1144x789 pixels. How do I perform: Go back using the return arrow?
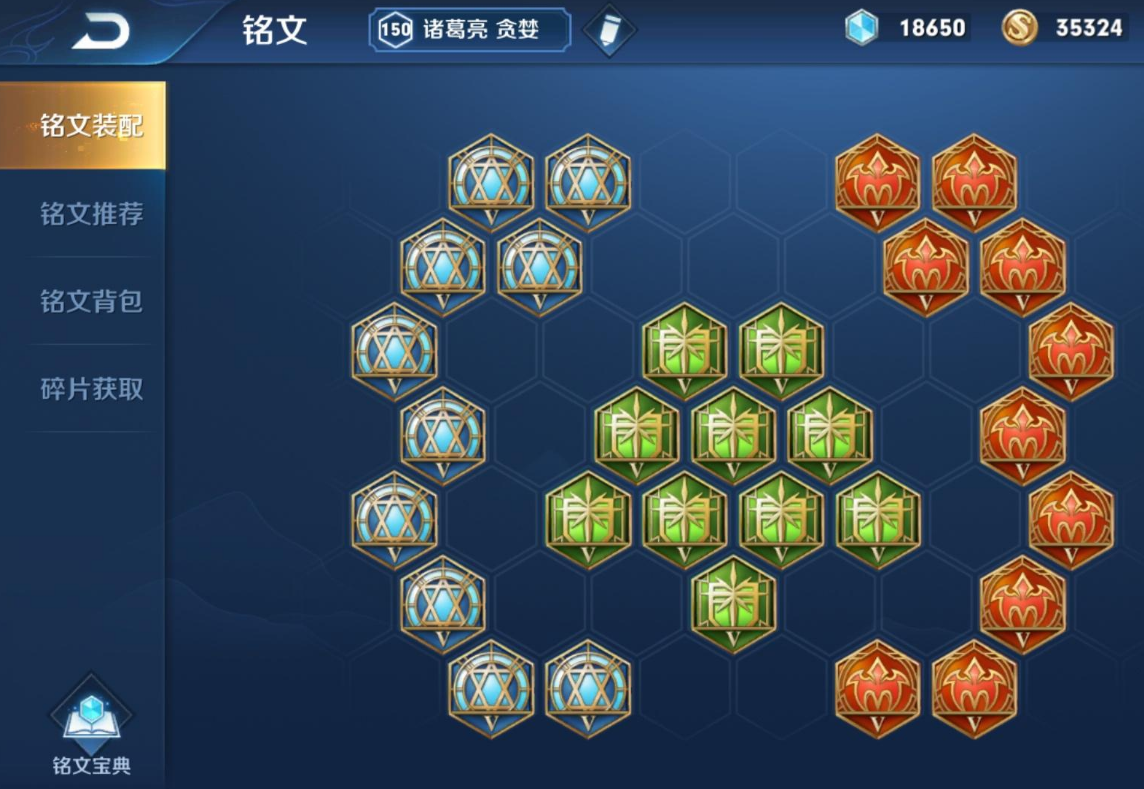[101, 31]
